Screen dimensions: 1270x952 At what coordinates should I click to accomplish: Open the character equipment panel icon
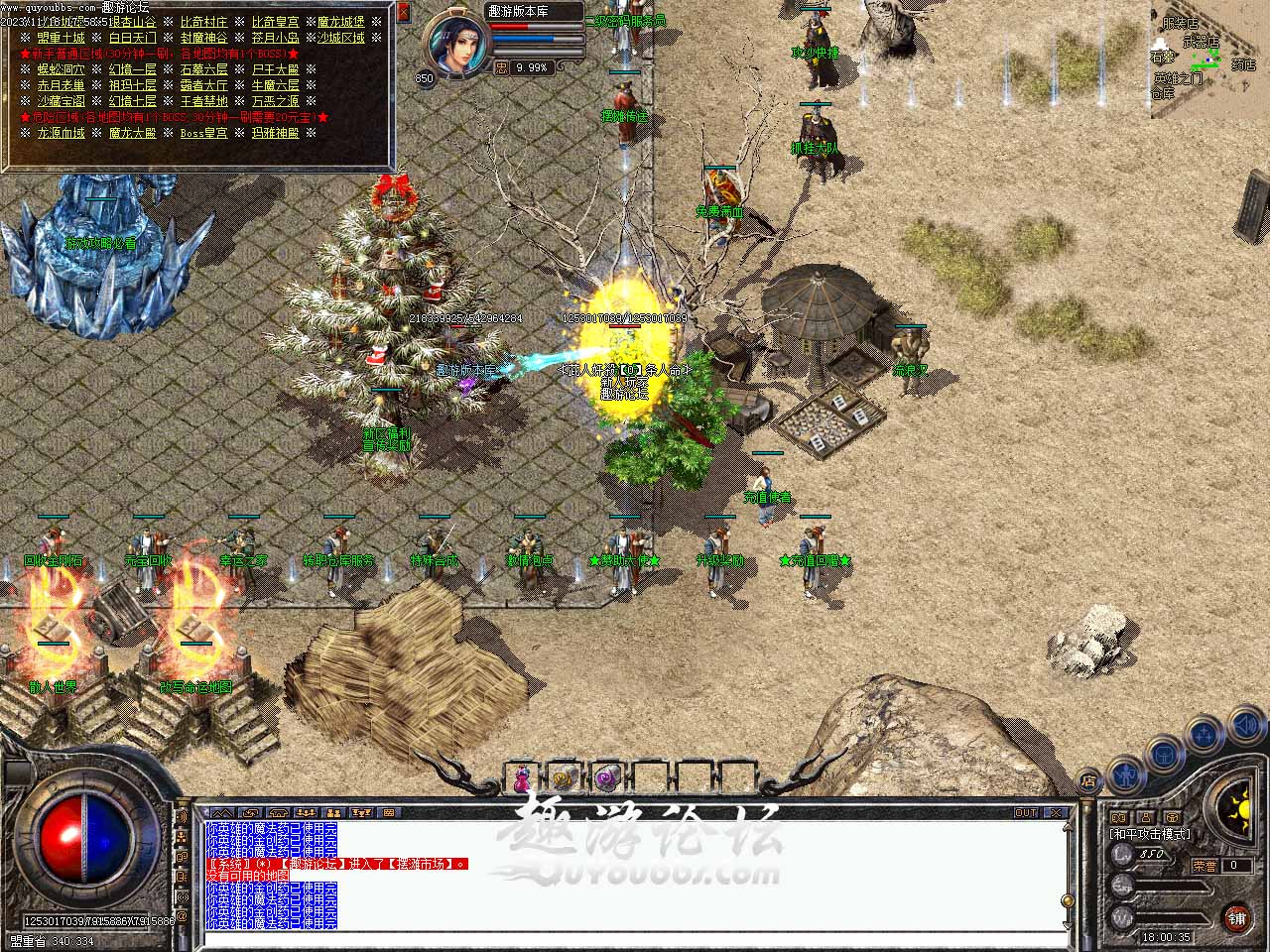[1125, 773]
